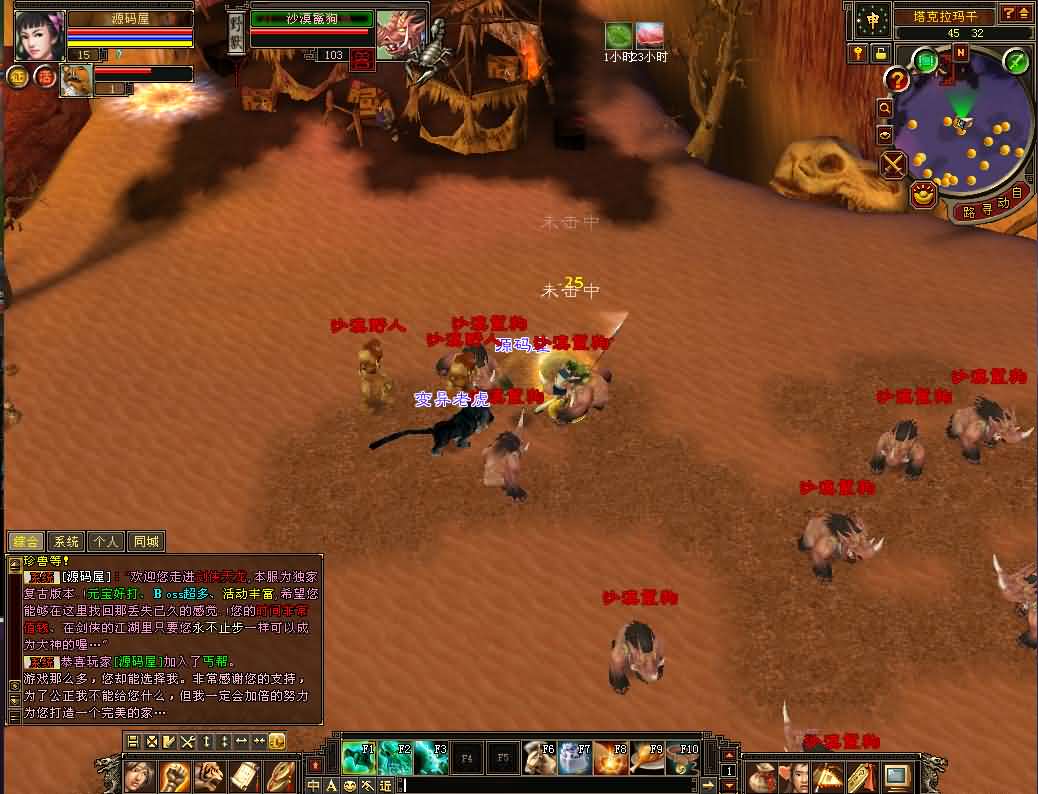
Task: Open the computer monitor system menu icon
Action: coord(896,776)
